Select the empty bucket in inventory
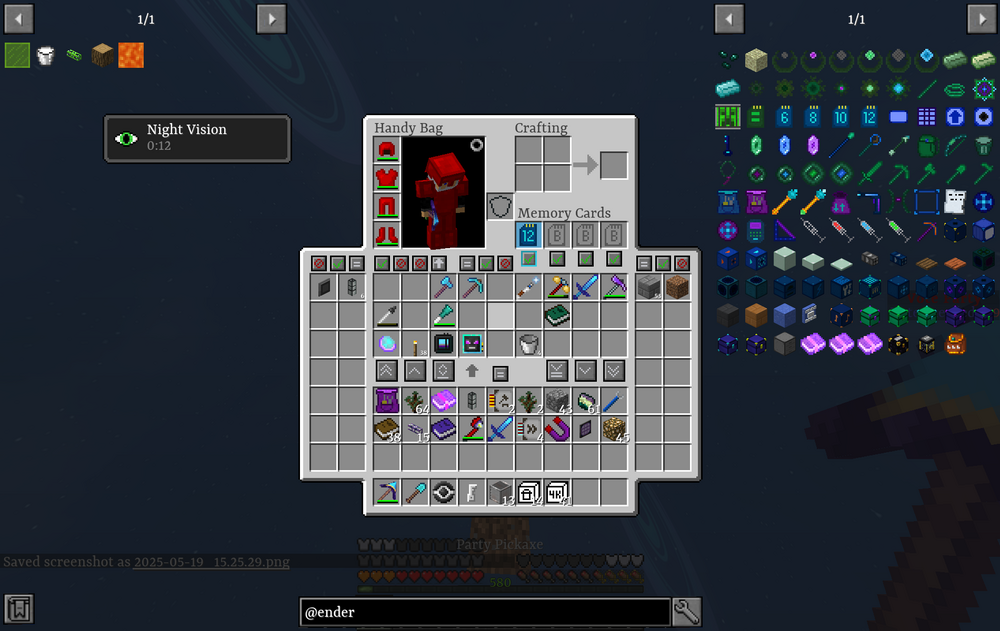The width and height of the screenshot is (1000, 631). point(528,344)
